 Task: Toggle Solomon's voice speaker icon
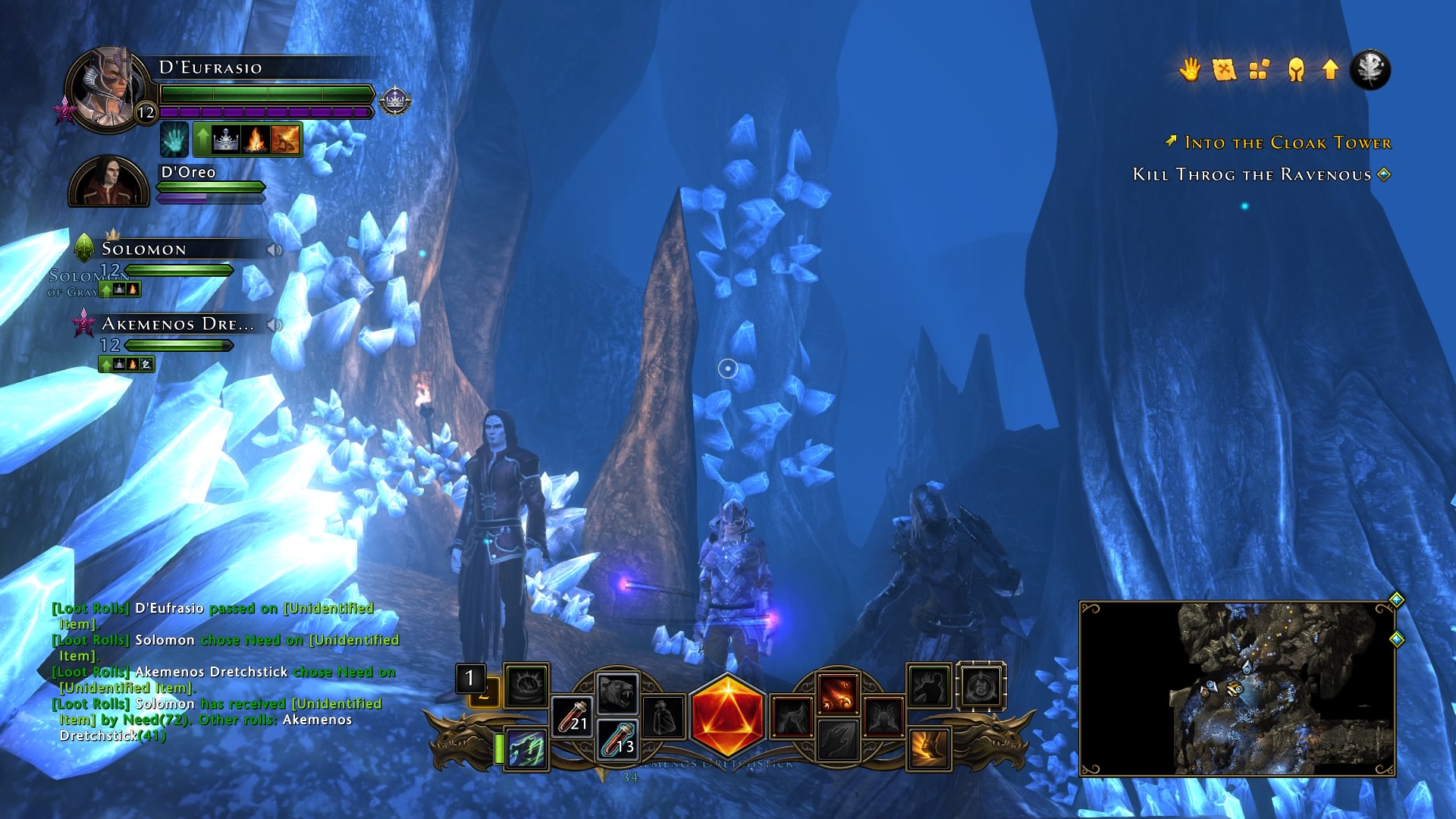(275, 249)
